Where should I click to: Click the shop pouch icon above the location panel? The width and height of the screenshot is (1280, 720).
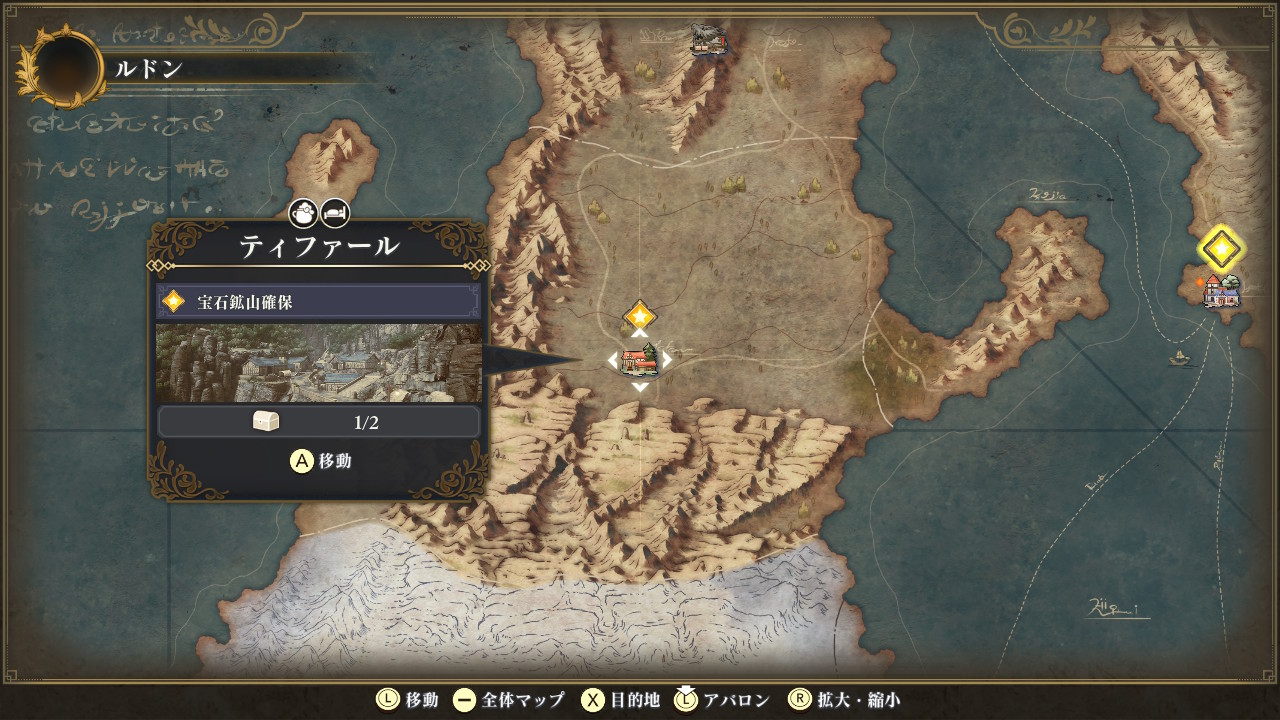(x=303, y=213)
